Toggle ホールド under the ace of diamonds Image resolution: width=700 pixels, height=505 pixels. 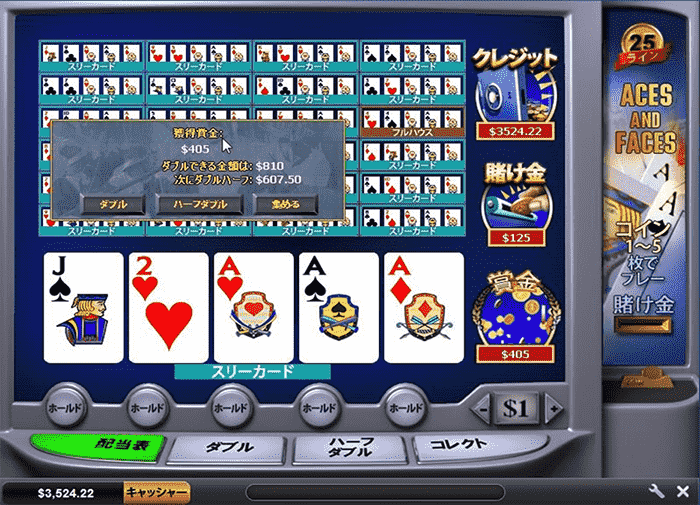click(x=406, y=408)
